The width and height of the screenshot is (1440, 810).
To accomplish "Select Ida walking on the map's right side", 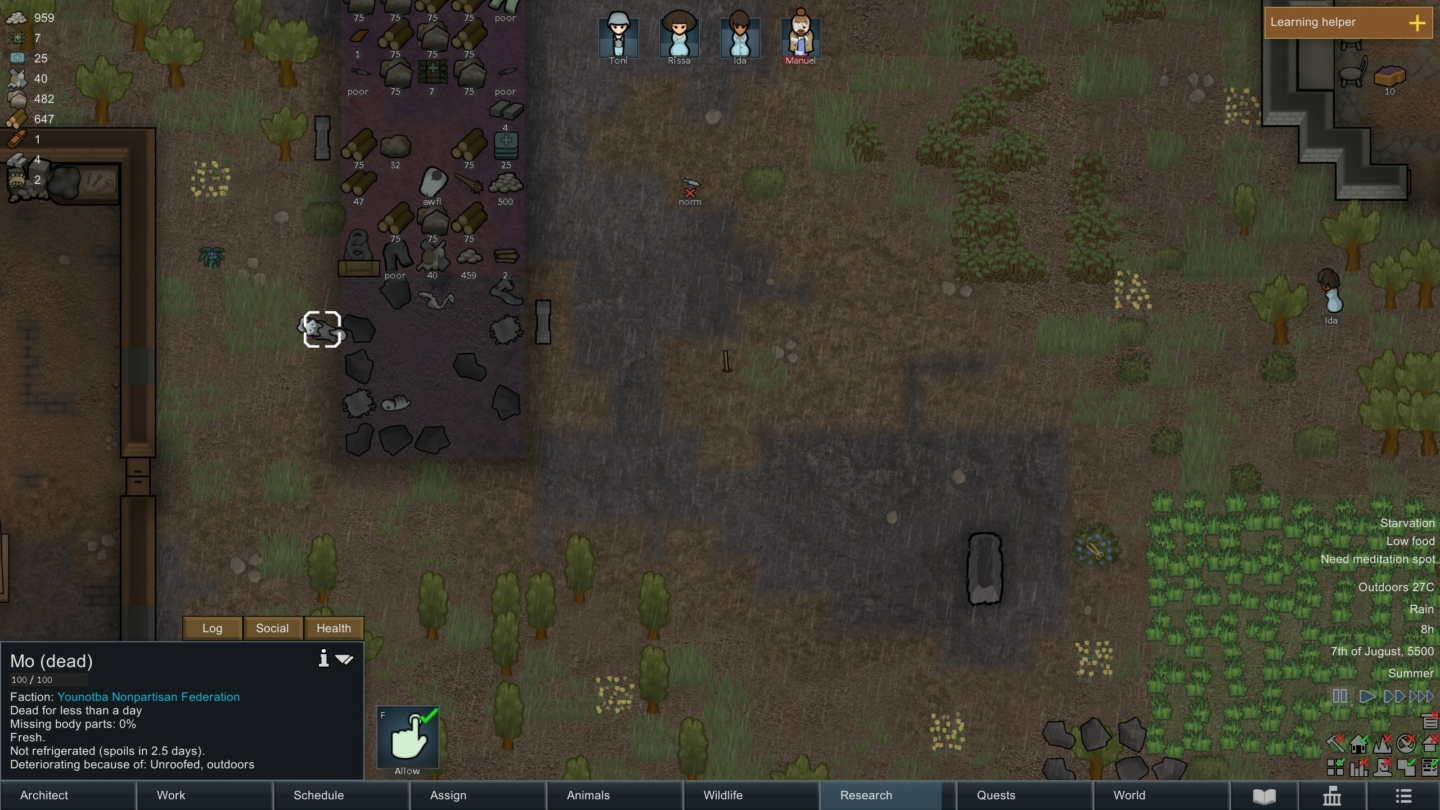I will pos(1329,292).
